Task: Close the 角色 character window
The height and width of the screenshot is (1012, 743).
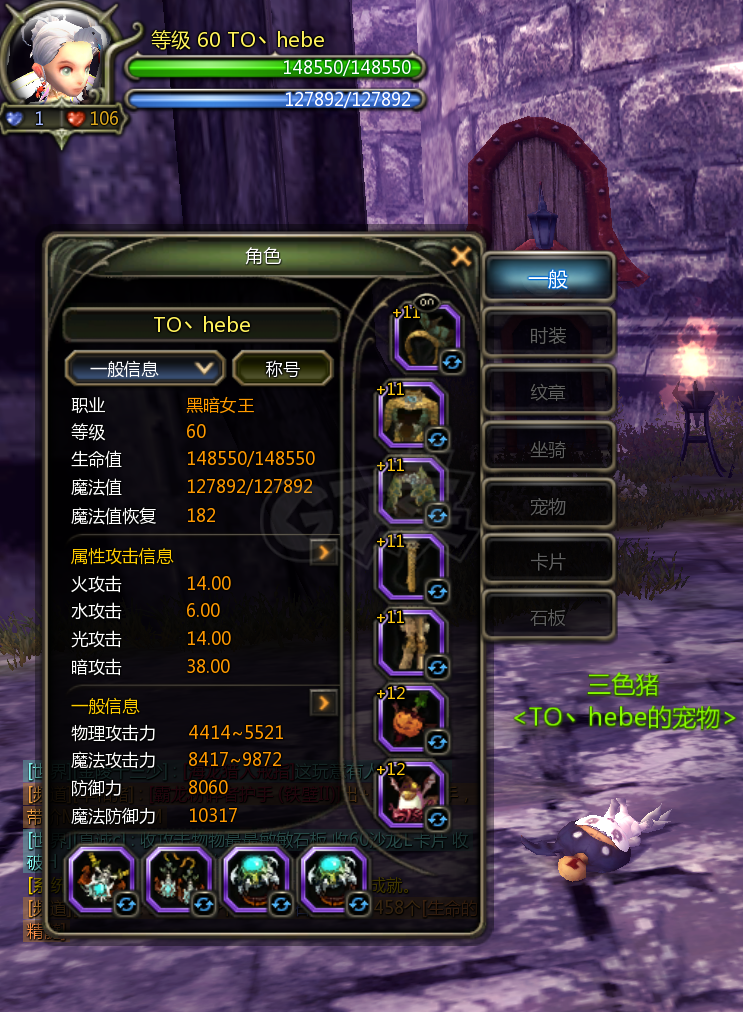Action: pyautogui.click(x=461, y=256)
